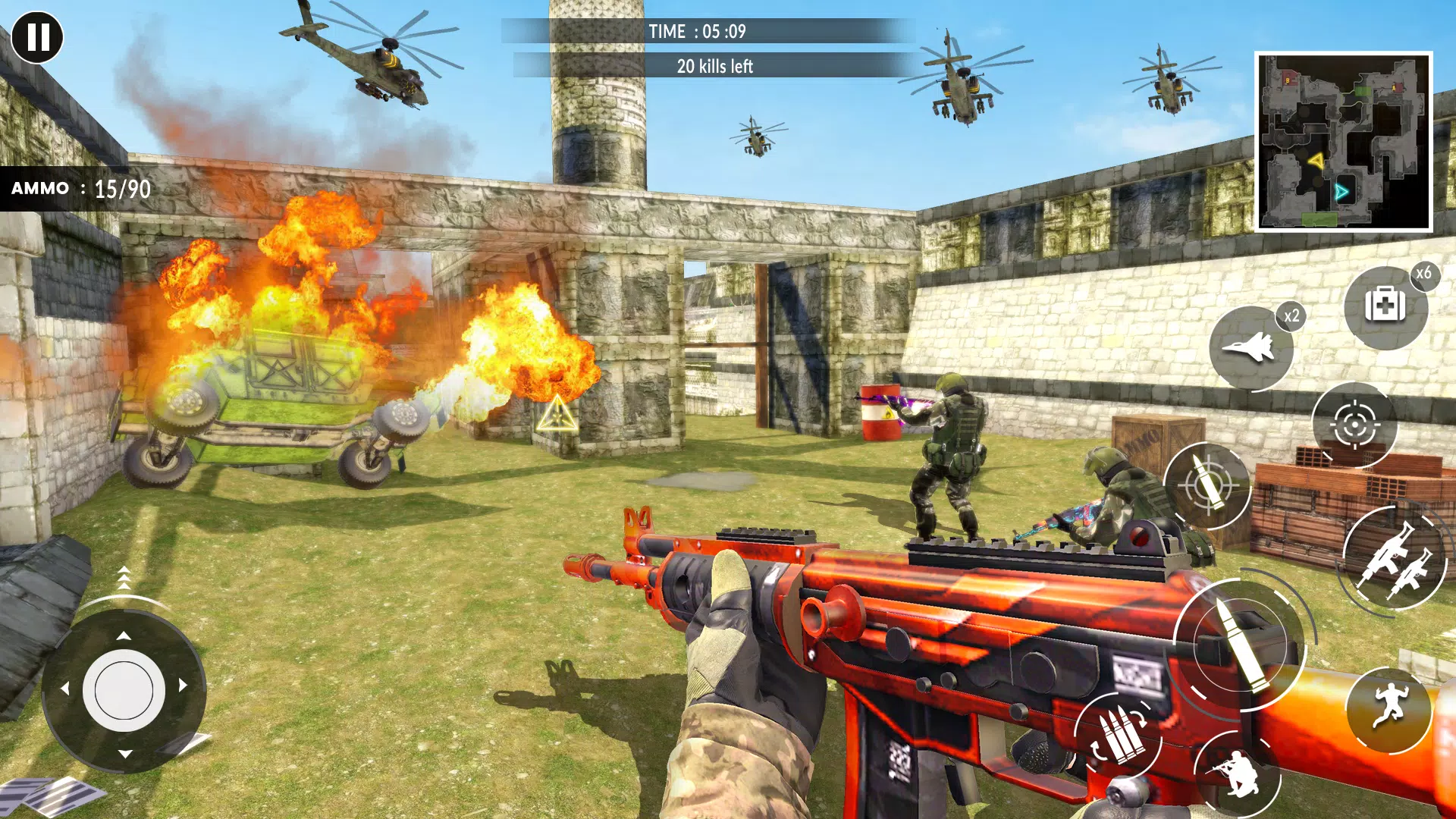Make the character jump with the running-man button
Screen dimensions: 1456x819
[1389, 710]
